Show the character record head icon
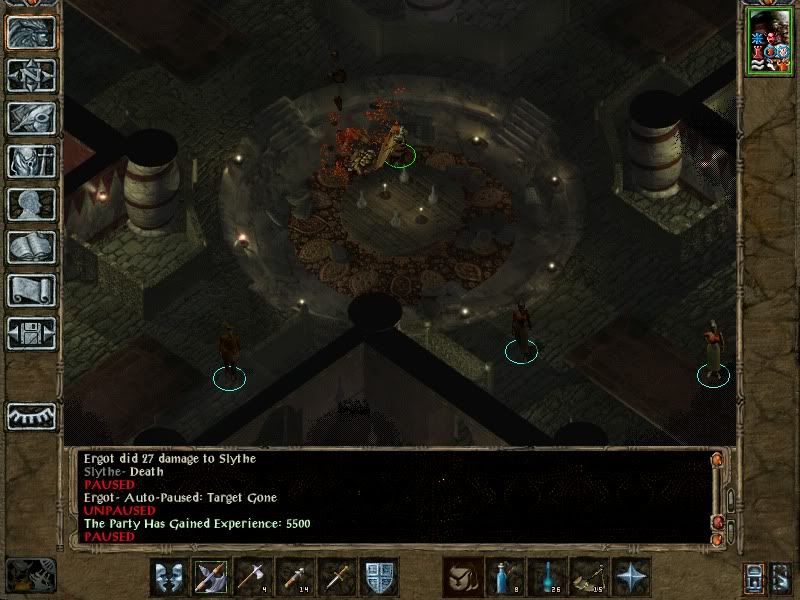The image size is (800, 600). click(31, 204)
